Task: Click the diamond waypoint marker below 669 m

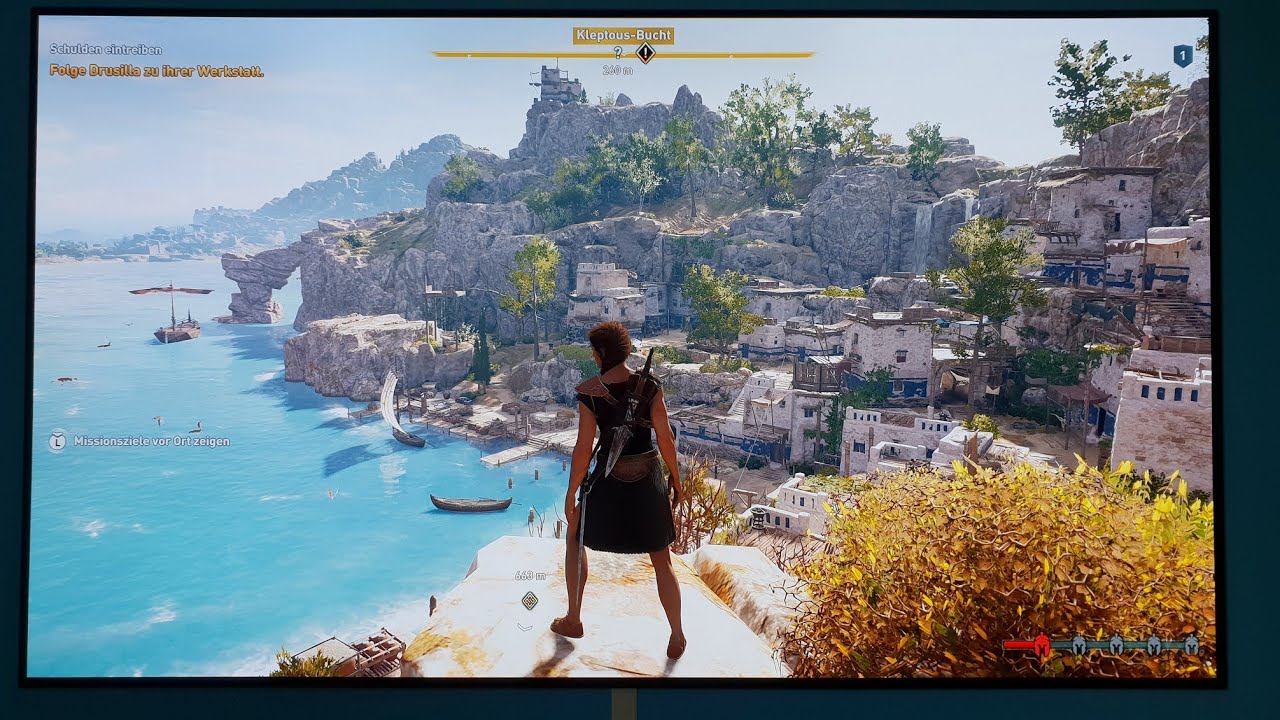Action: [530, 600]
